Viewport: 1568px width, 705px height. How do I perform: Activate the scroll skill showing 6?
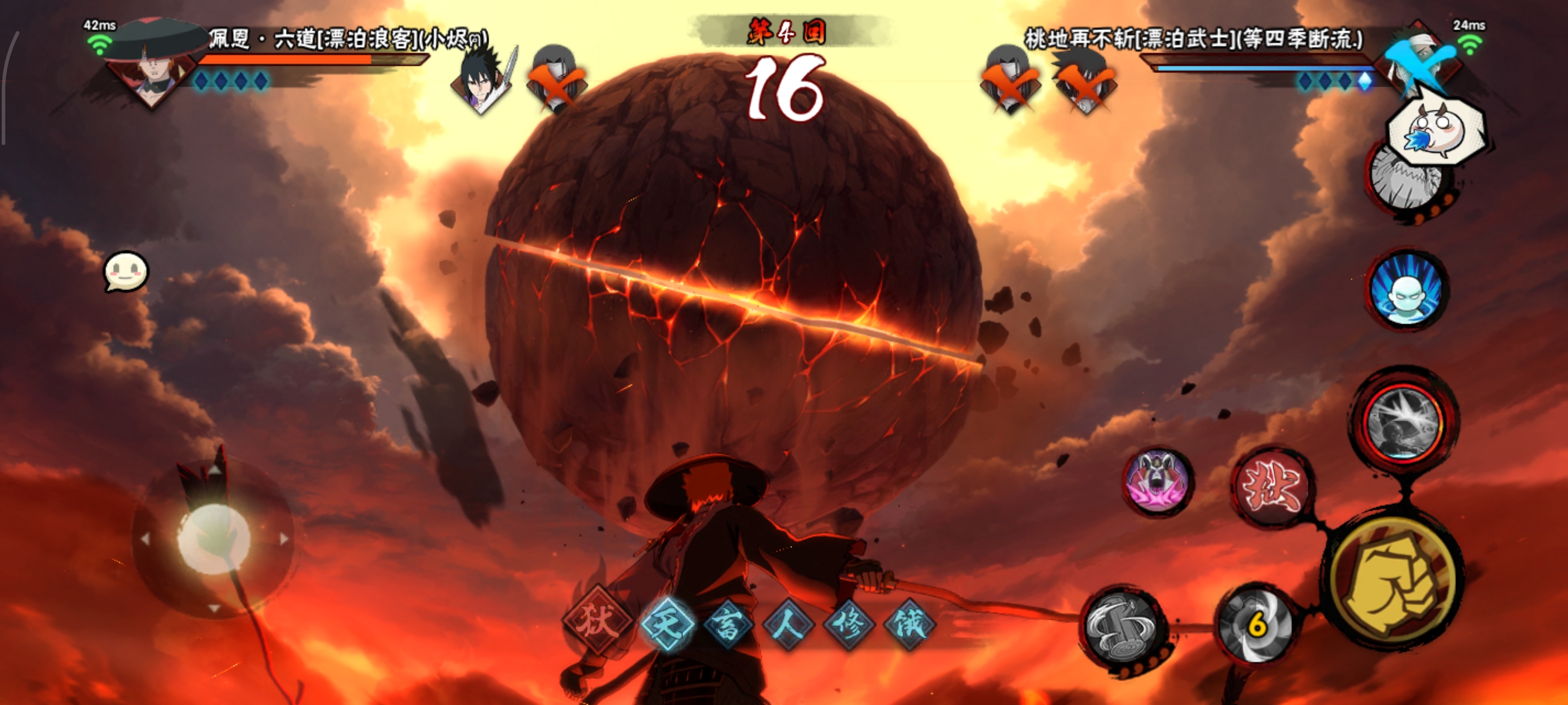pos(1256,625)
